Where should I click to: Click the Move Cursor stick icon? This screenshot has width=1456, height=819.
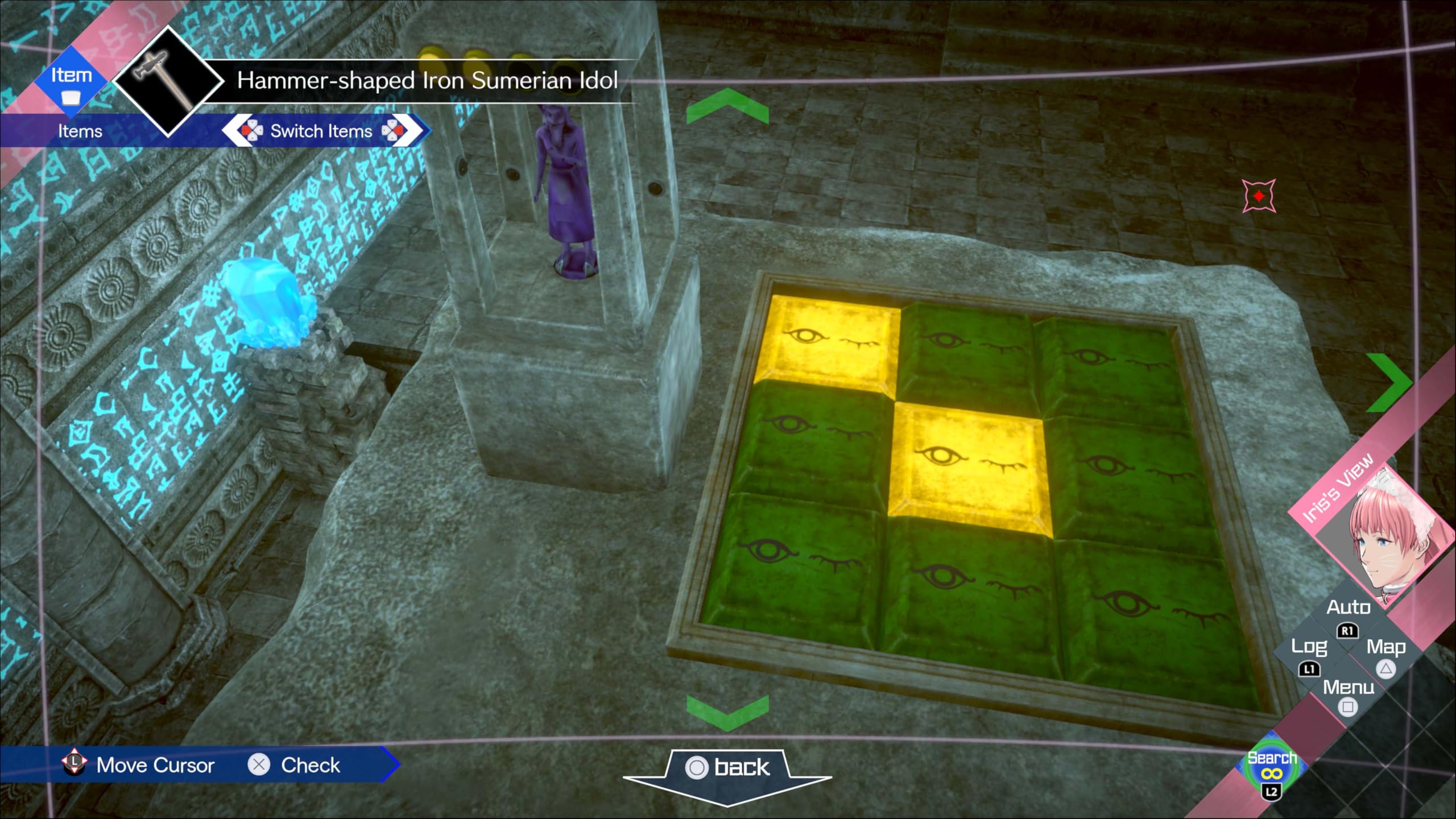point(74,763)
